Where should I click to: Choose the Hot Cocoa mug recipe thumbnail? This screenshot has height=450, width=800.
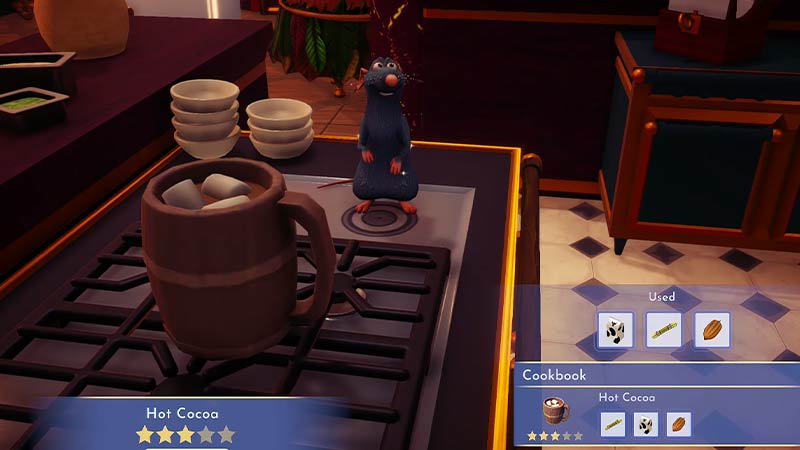point(556,411)
